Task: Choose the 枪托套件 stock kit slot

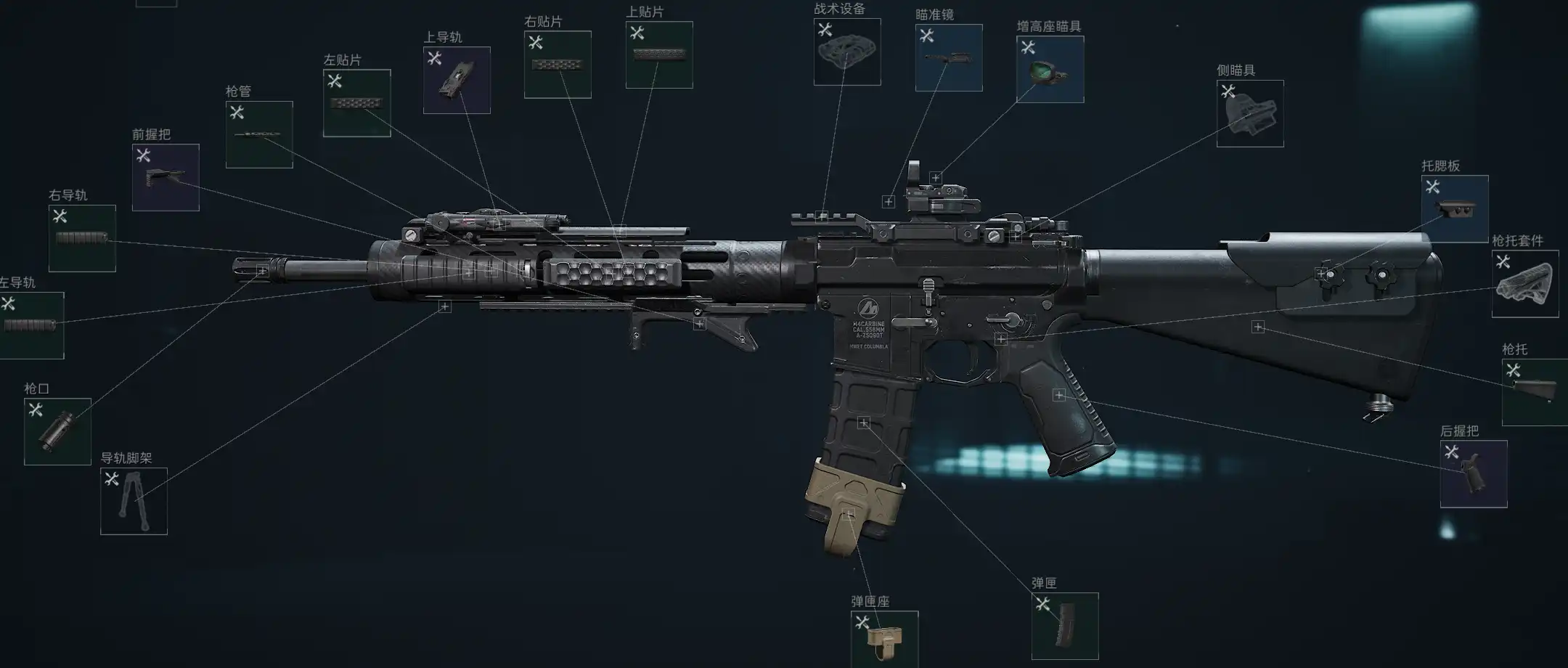Action: point(1525,284)
